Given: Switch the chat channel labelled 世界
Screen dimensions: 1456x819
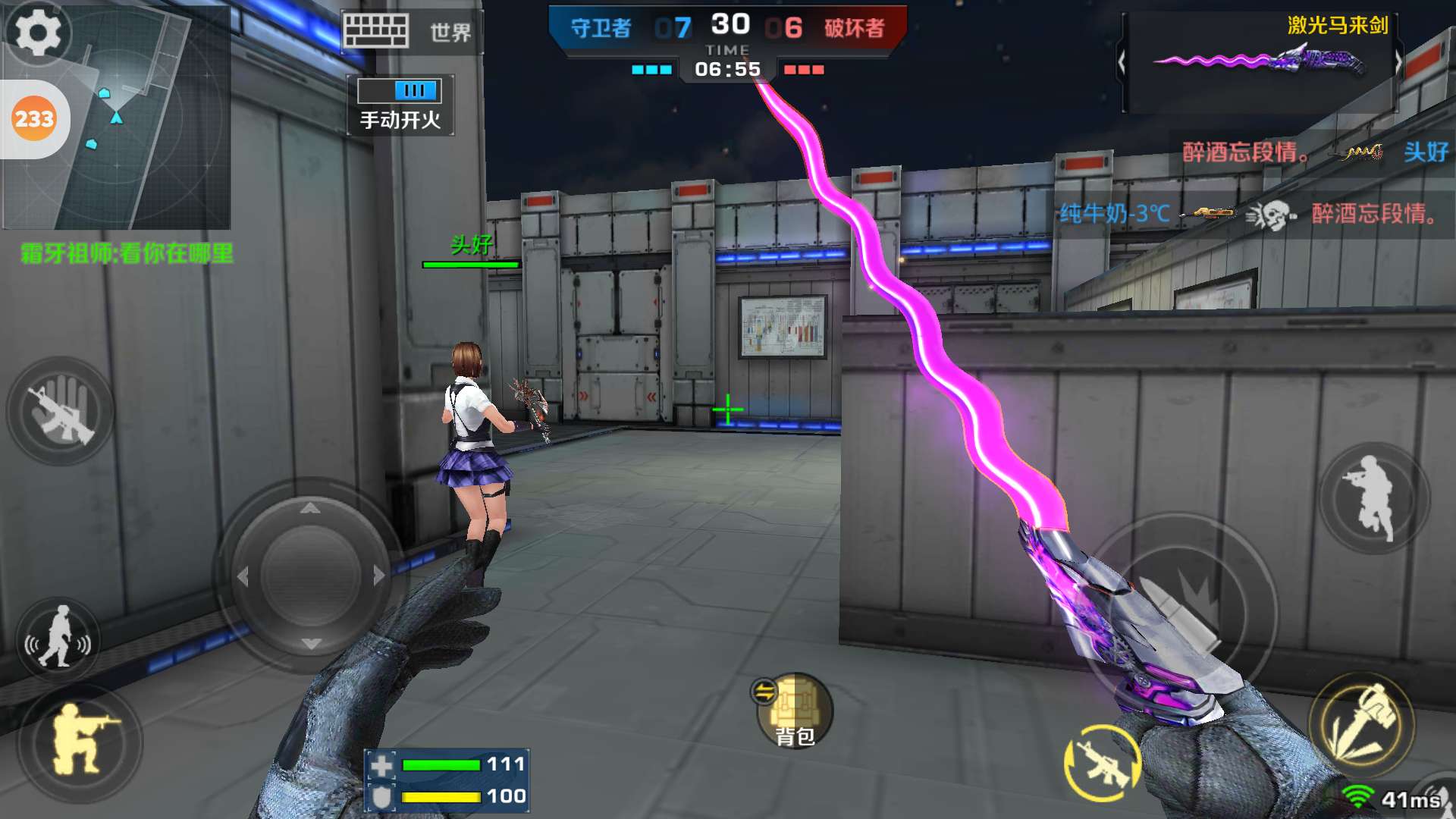Looking at the screenshot, I should tap(450, 33).
